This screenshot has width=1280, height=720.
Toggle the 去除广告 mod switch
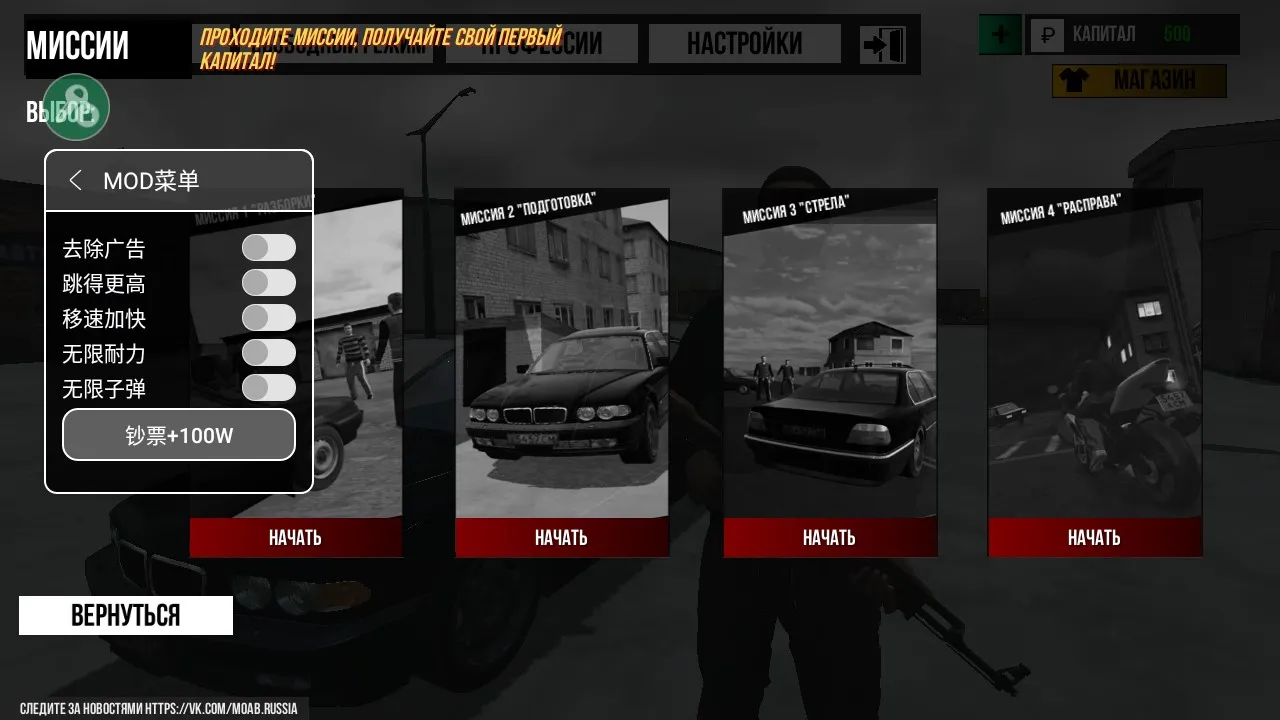(x=269, y=248)
